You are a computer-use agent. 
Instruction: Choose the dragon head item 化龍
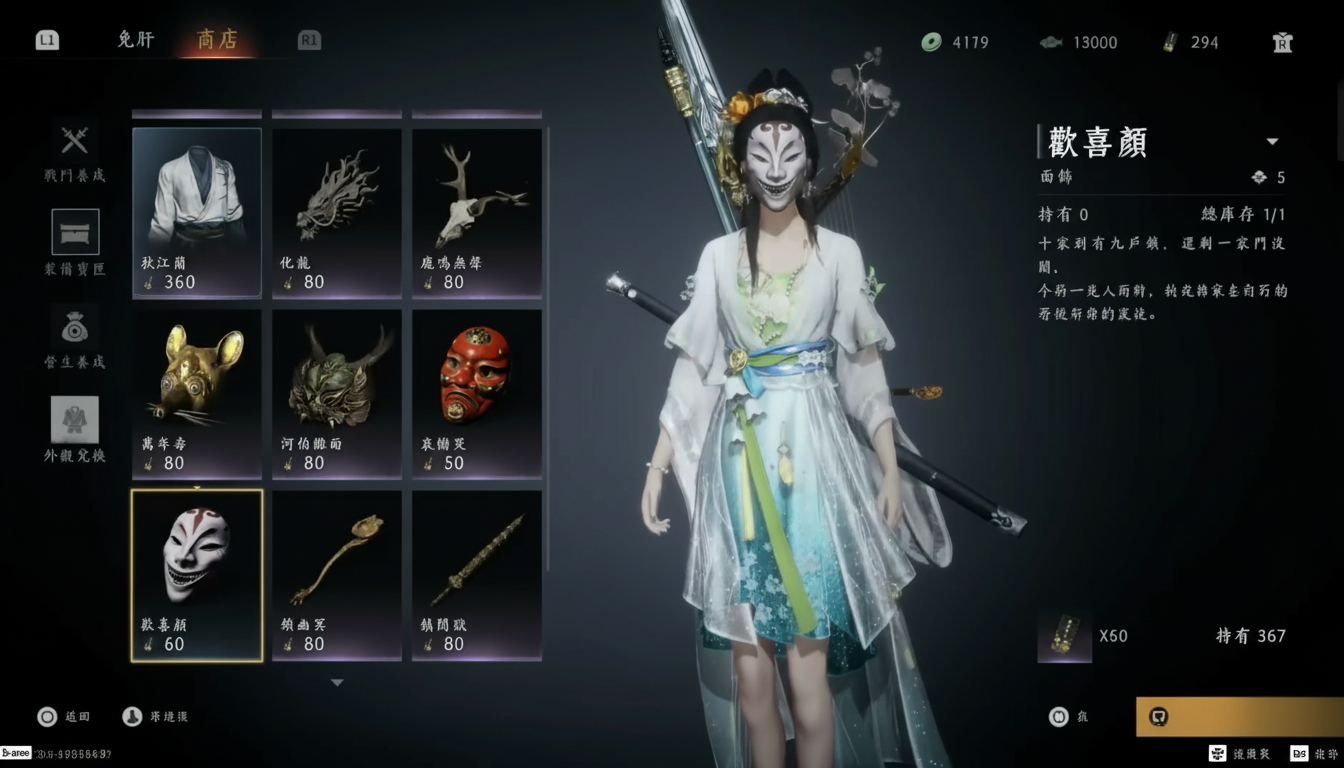point(337,212)
